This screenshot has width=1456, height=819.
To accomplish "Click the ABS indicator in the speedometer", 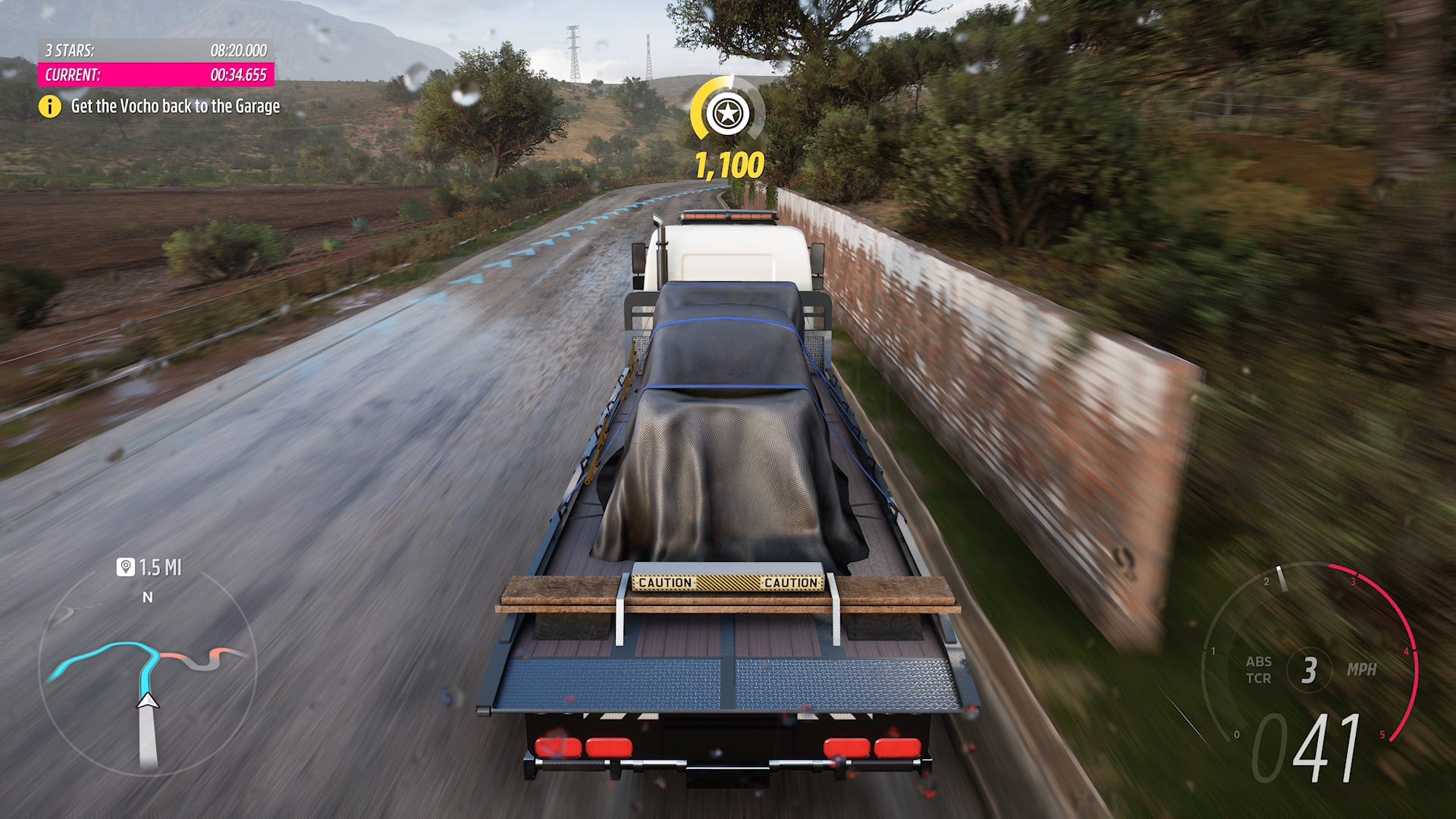I will [1258, 662].
